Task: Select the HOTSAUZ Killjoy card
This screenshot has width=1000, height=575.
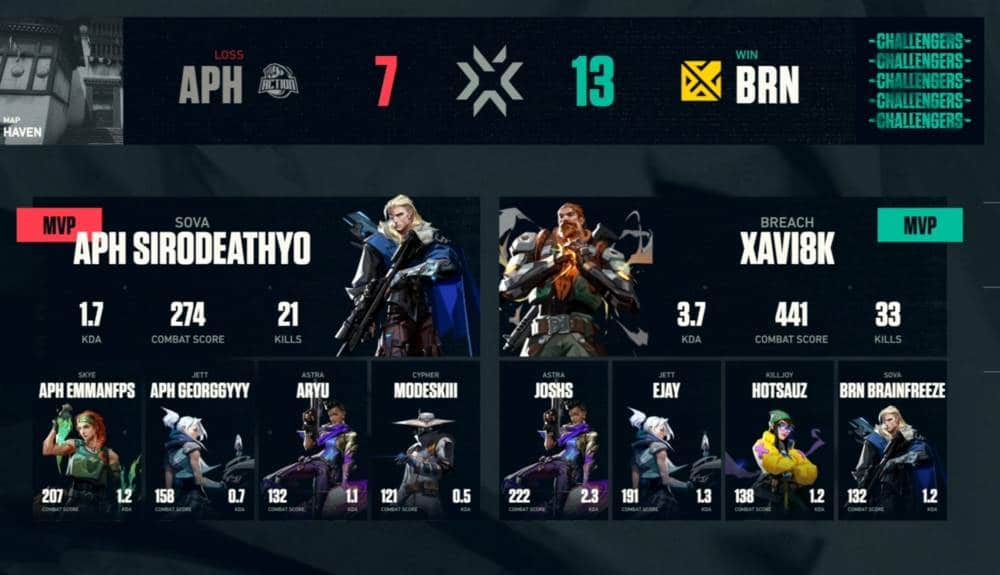Action: click(779, 440)
